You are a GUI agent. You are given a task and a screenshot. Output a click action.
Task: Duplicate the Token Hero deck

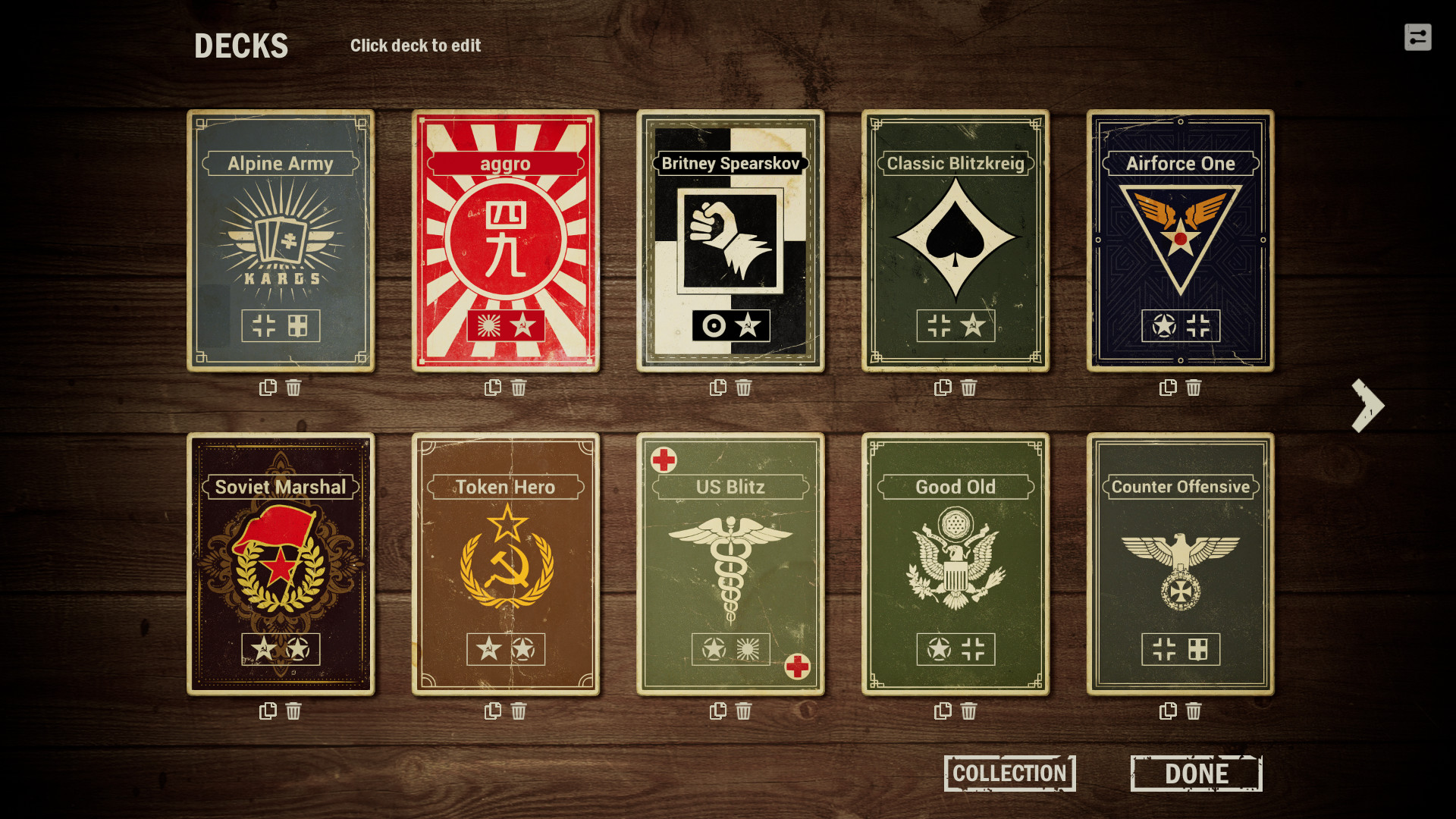492,711
